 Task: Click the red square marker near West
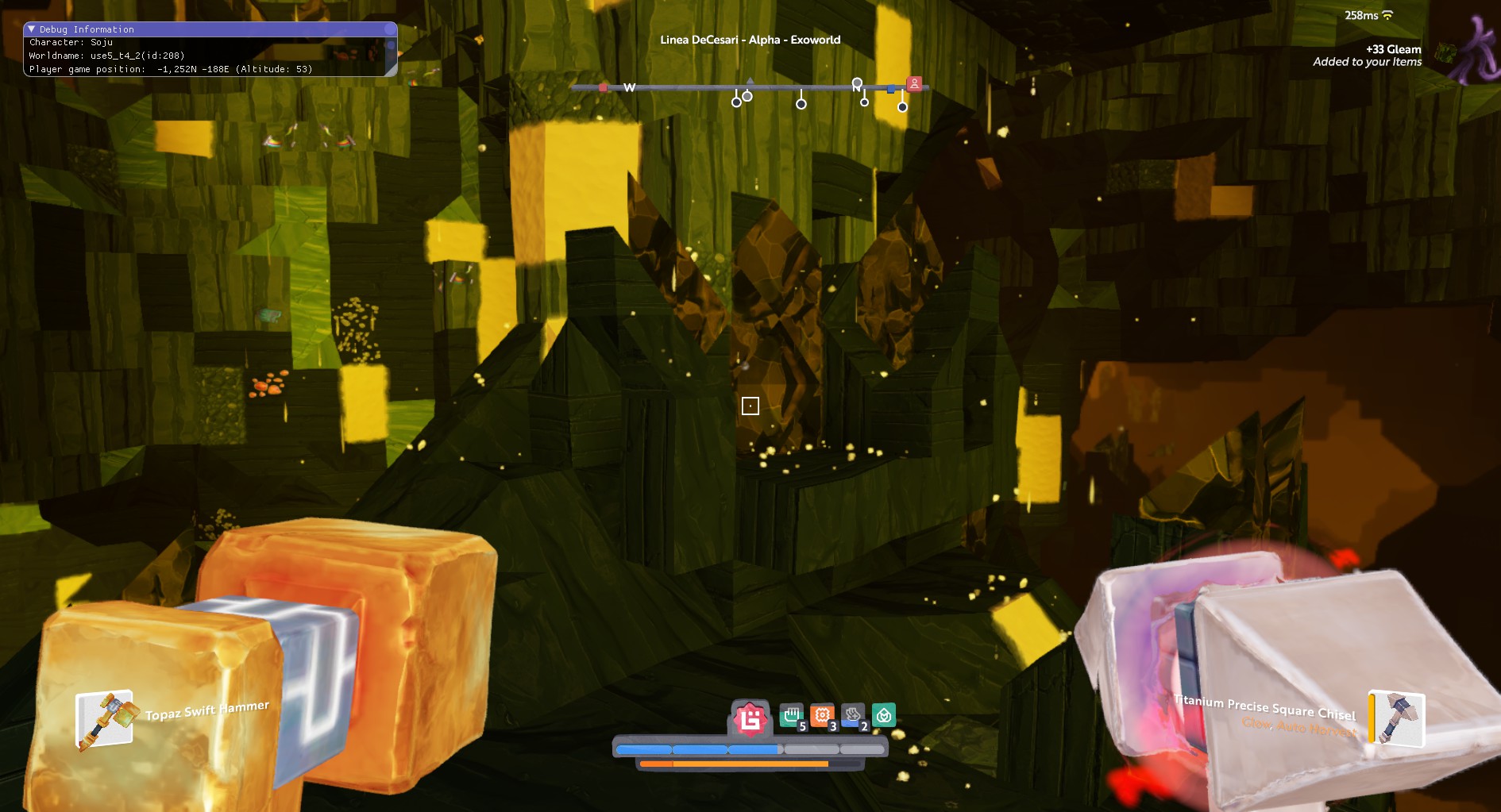click(x=603, y=87)
